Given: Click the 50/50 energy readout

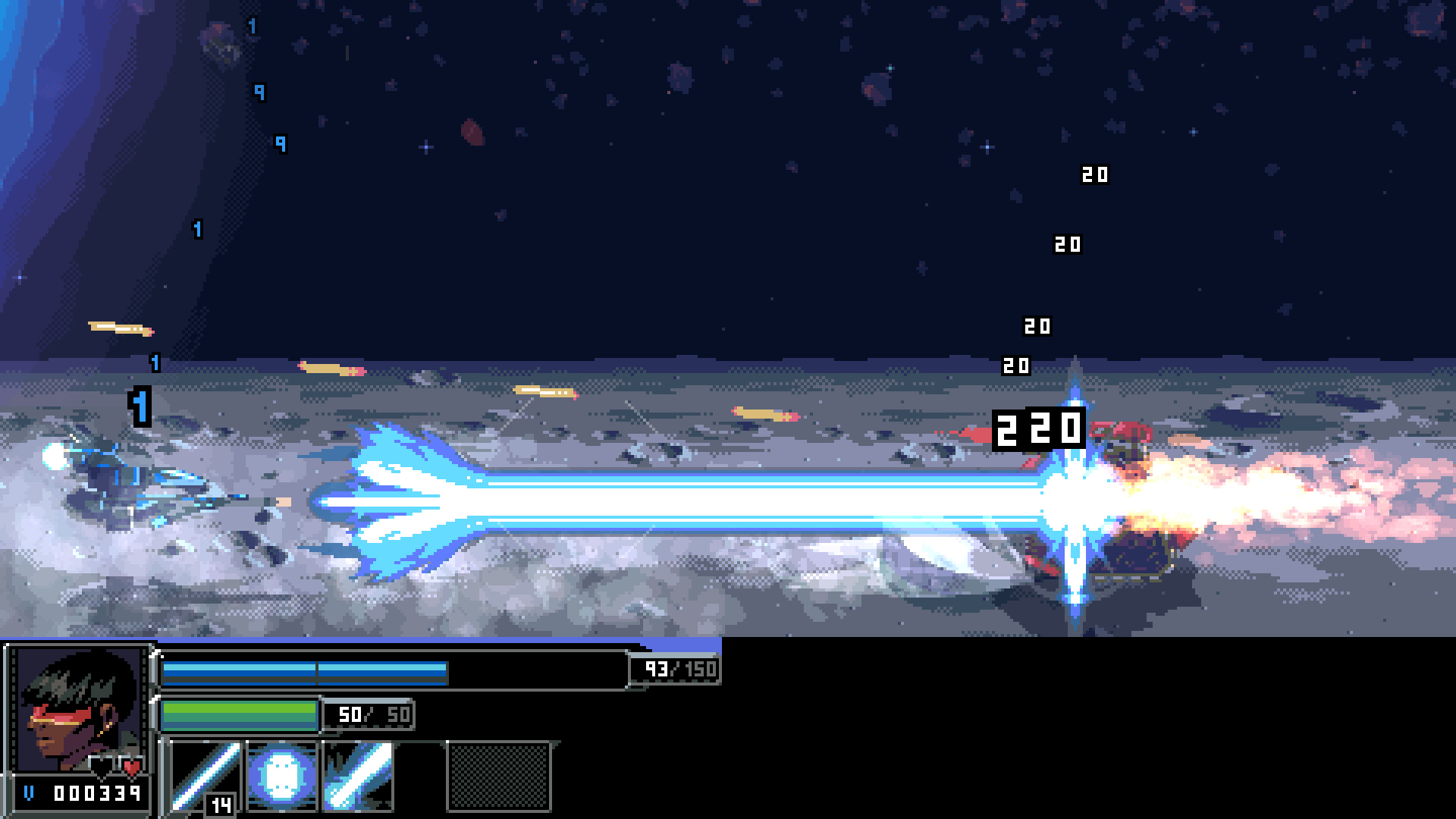Looking at the screenshot, I should (369, 713).
